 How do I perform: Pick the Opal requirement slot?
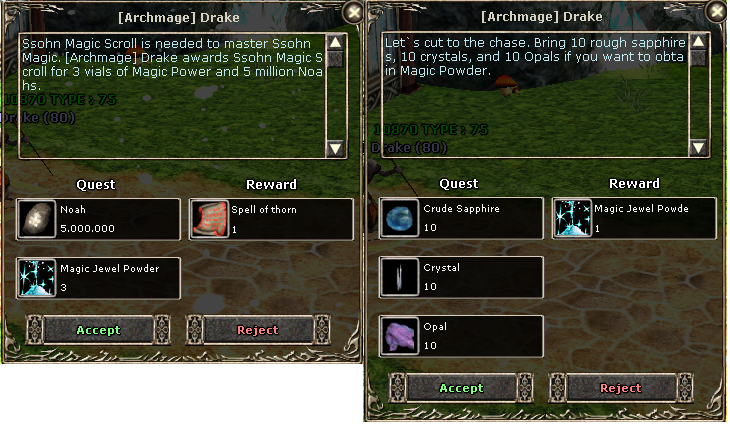point(461,335)
